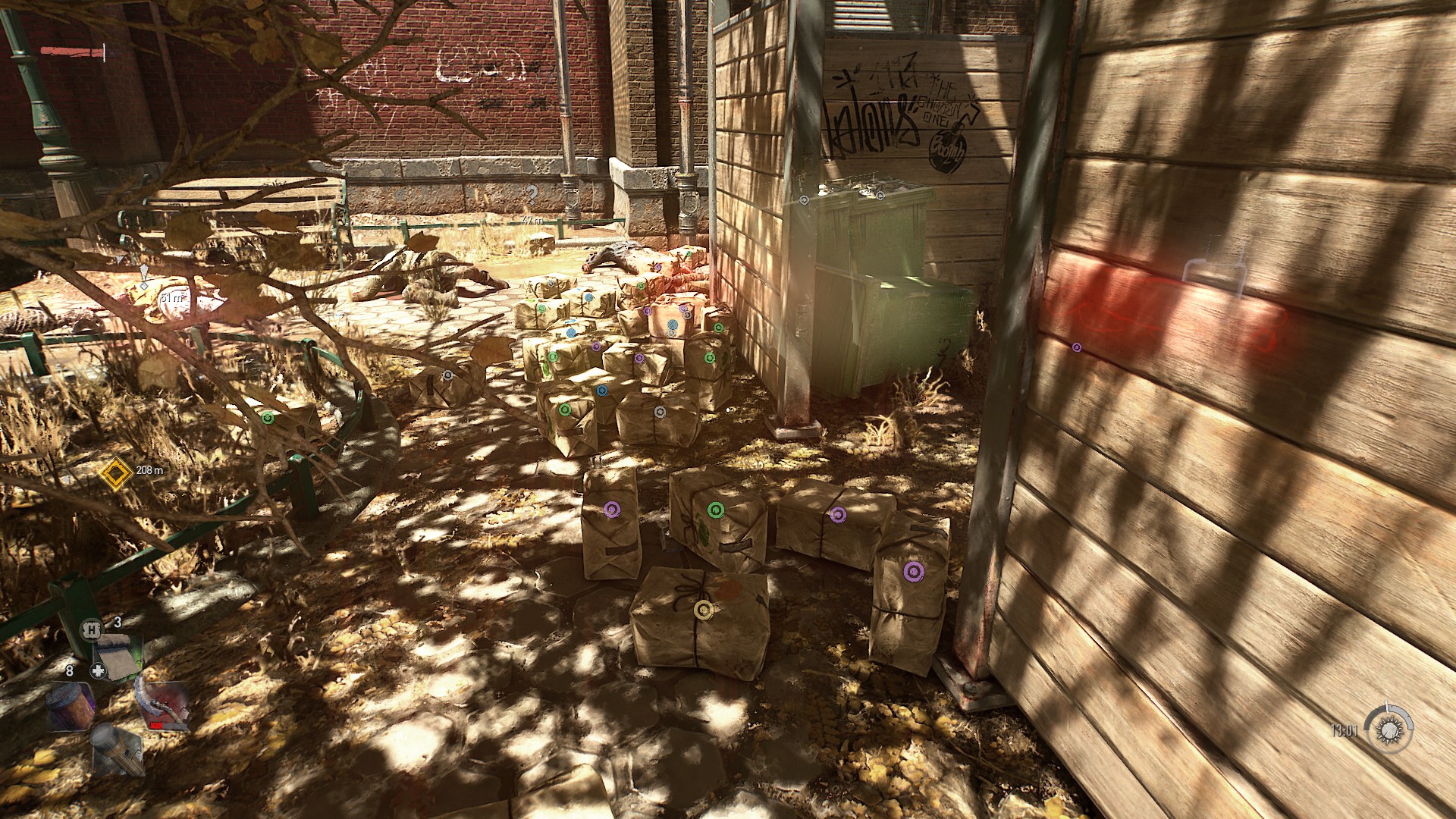
Task: Equip the sickle weapon slot
Action: 162,706
